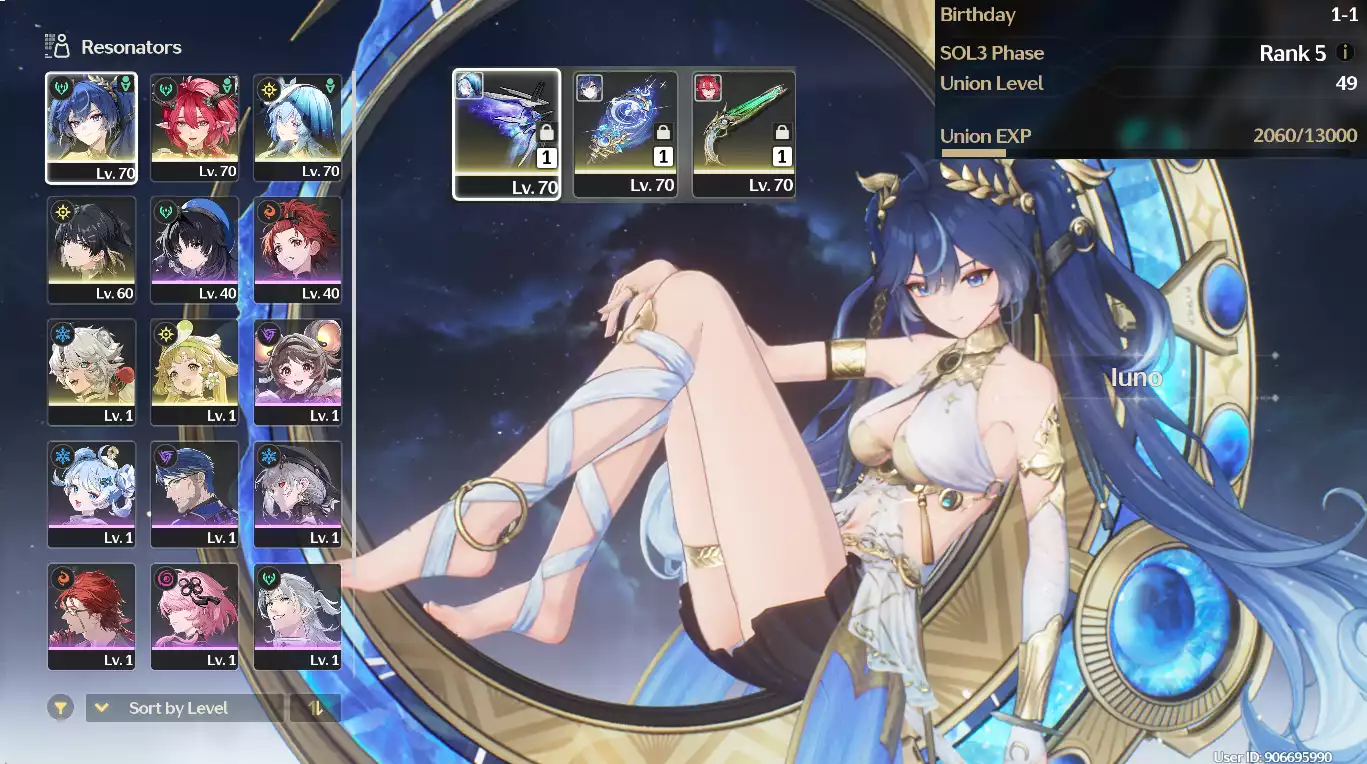1367x764 pixels.
Task: Open the yellow funnel filter button
Action: (x=61, y=708)
